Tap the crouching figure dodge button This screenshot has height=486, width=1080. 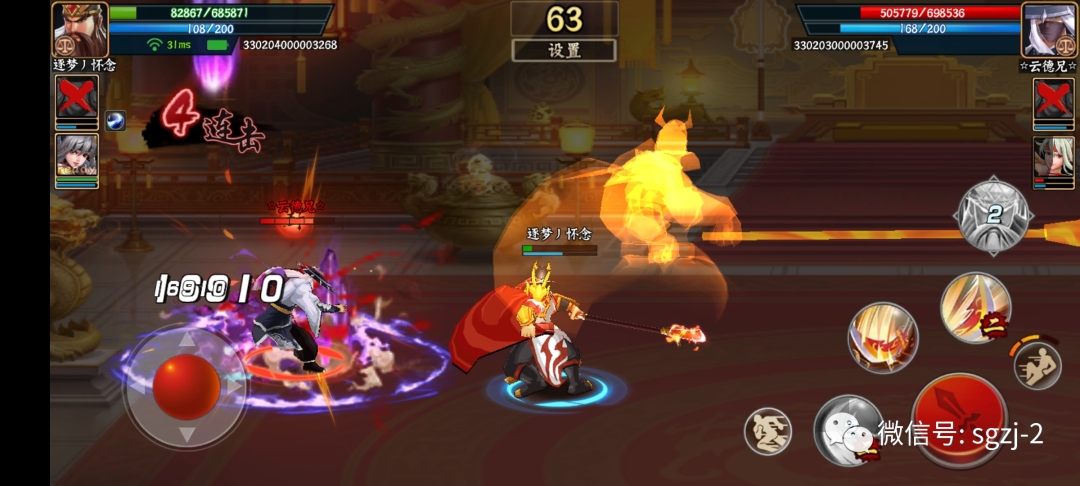pos(767,432)
